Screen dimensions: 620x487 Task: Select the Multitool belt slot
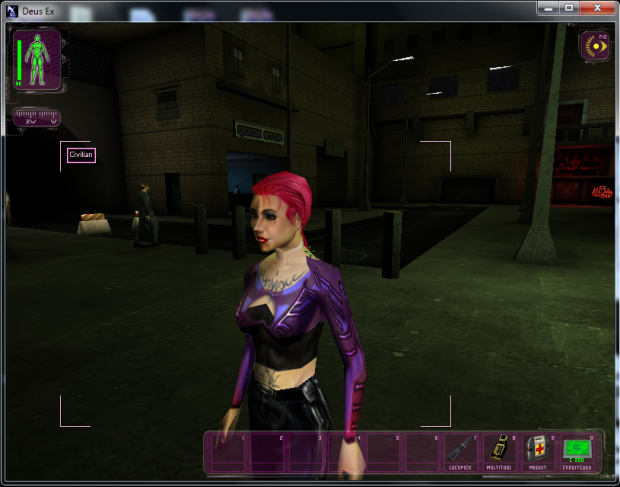tap(500, 451)
